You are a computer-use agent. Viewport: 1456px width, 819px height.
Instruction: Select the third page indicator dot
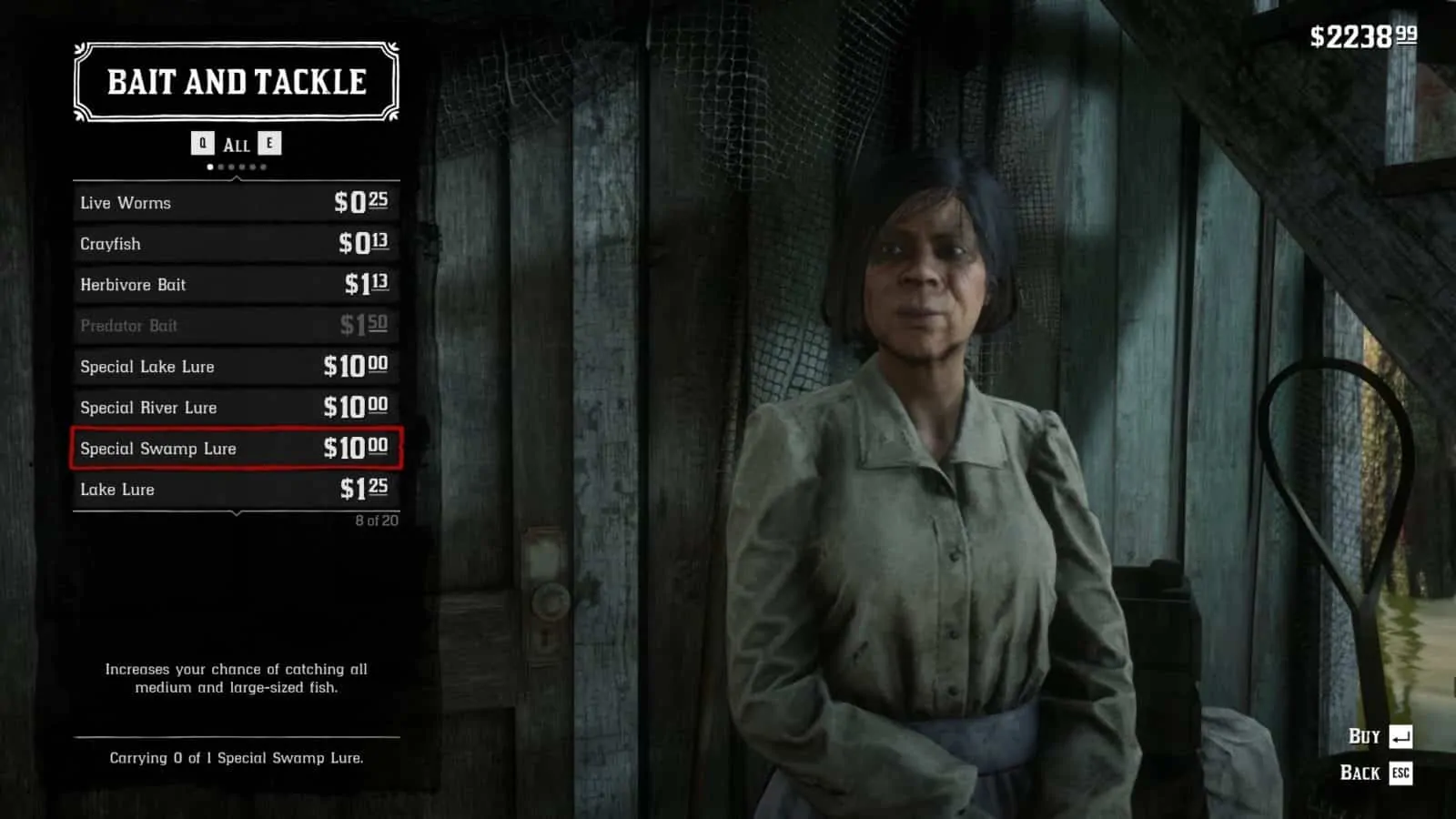[x=231, y=167]
